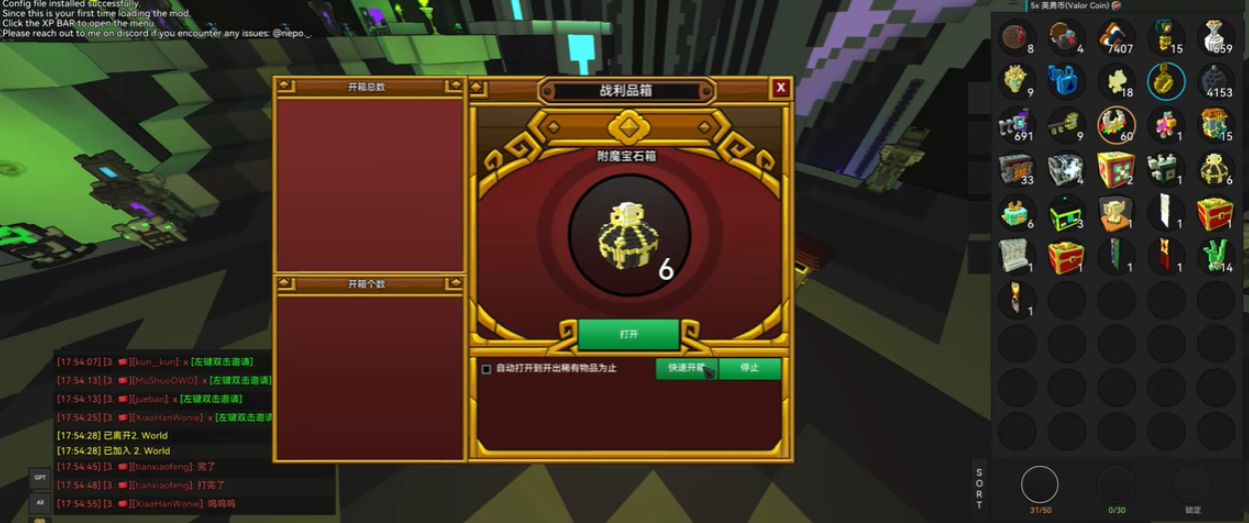Image resolution: width=1249 pixels, height=523 pixels.
Task: Select the inventory stack of 4153
Action: point(1215,82)
